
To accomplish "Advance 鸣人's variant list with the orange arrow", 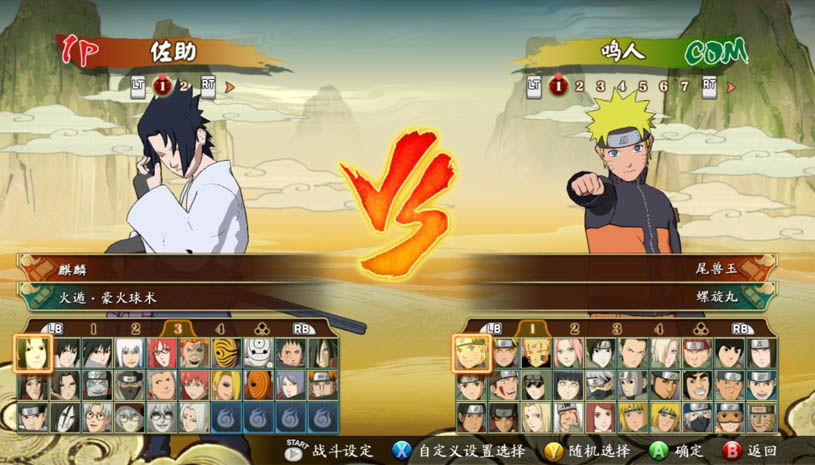I will 731,87.
